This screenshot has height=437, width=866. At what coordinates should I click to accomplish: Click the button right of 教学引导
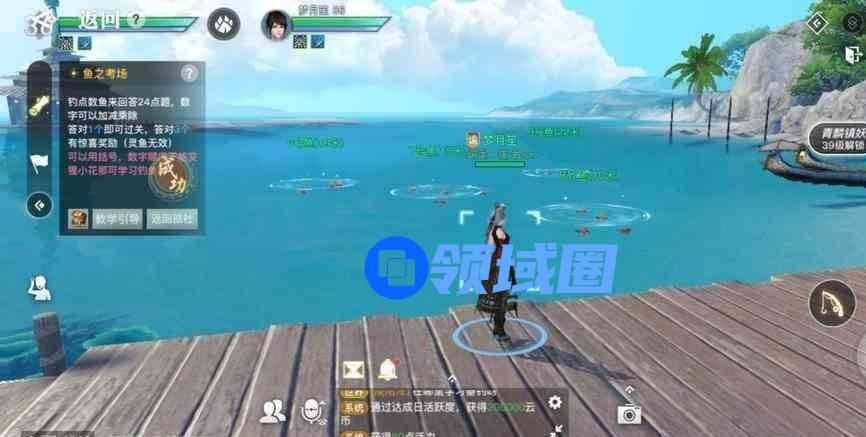(x=171, y=218)
